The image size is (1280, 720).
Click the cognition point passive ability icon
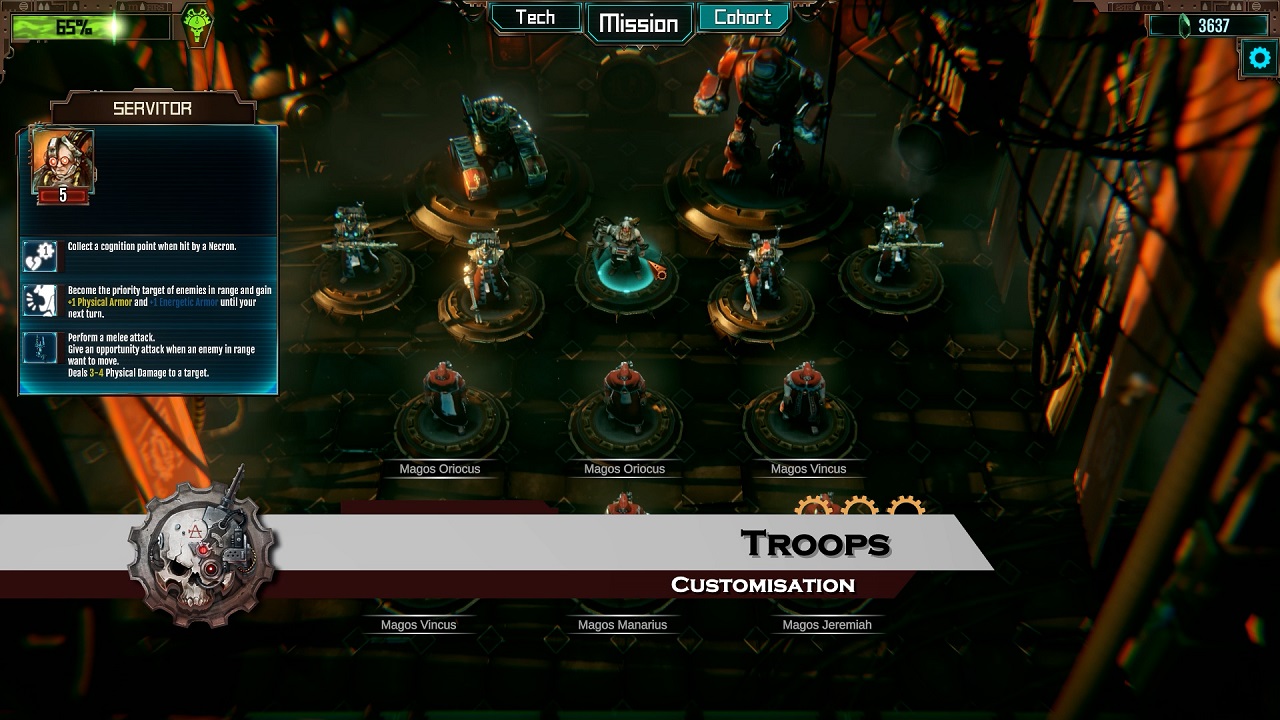point(41,255)
